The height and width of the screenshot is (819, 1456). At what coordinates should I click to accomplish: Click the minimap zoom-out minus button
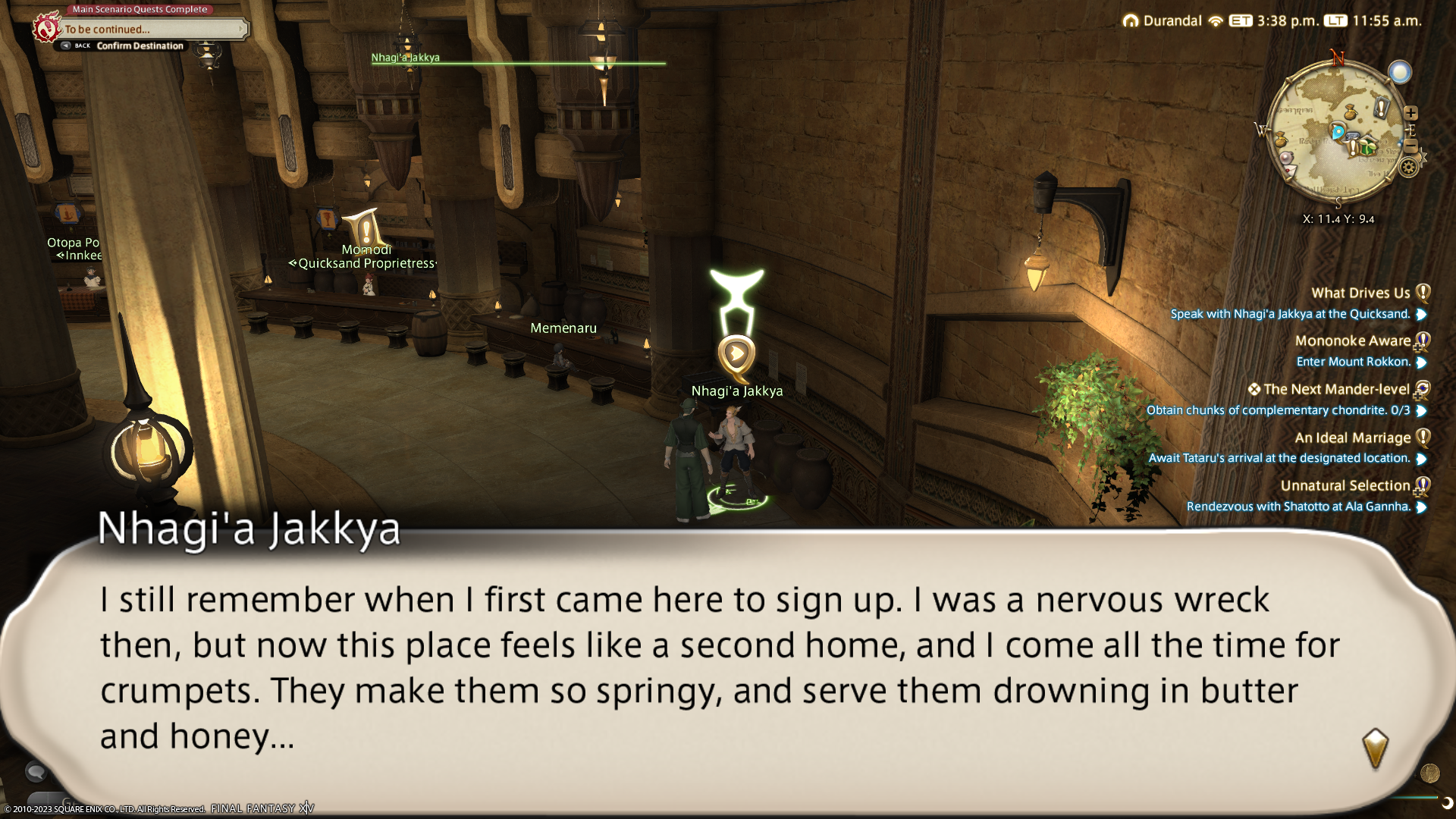click(x=1410, y=145)
